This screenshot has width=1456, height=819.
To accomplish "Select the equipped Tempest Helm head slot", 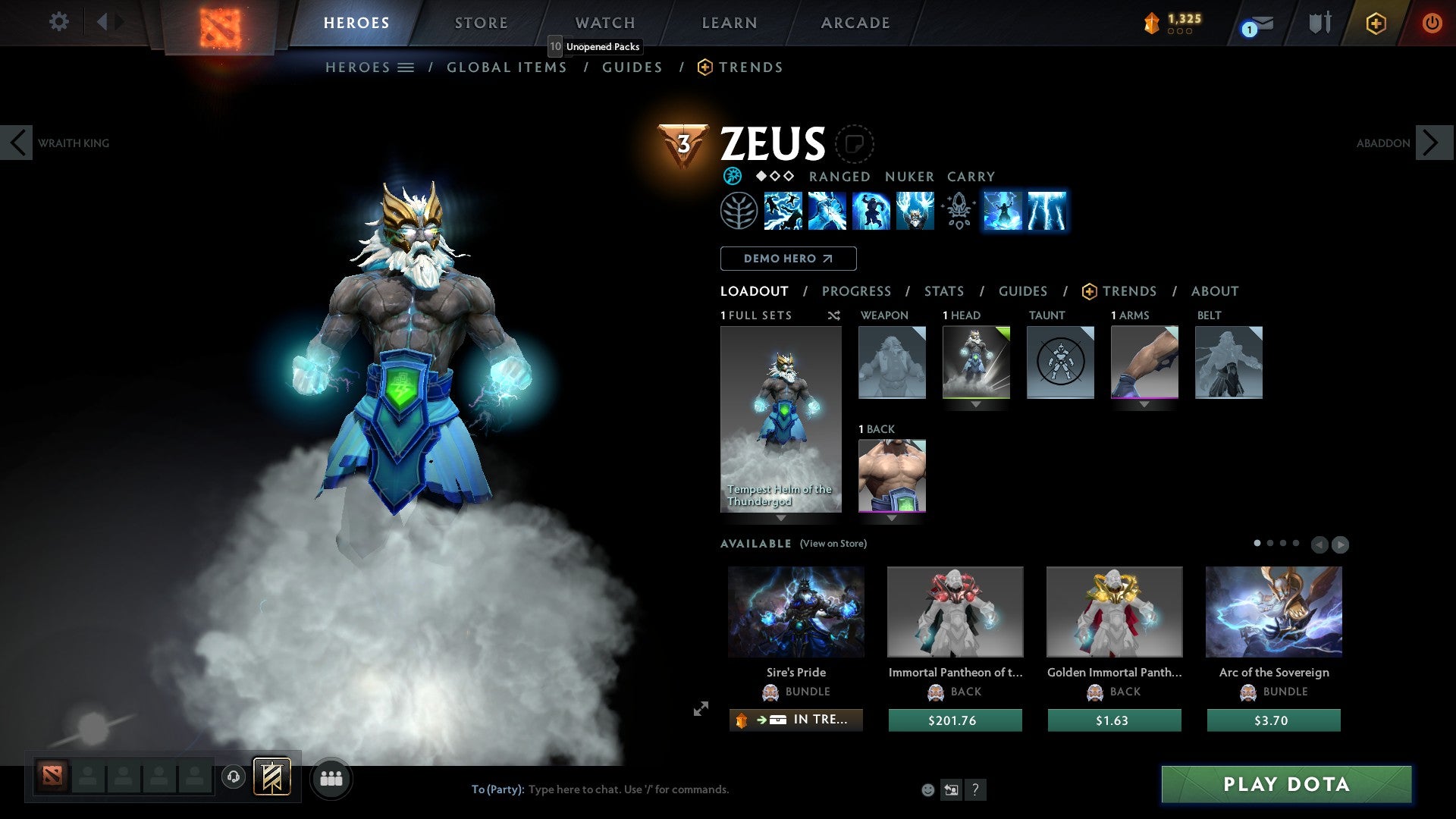I will (976, 362).
